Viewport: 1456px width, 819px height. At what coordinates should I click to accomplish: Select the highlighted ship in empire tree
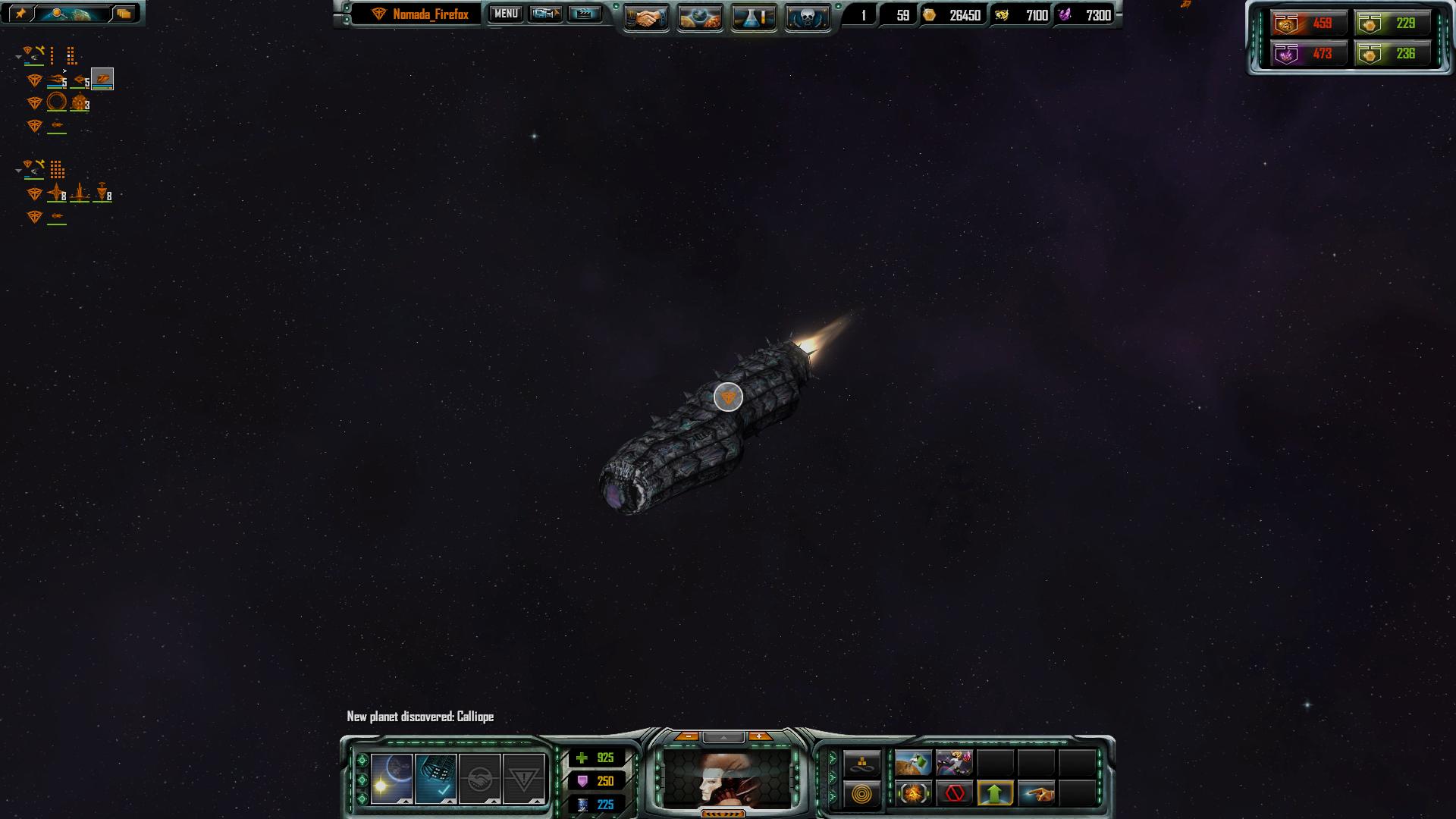pyautogui.click(x=102, y=79)
